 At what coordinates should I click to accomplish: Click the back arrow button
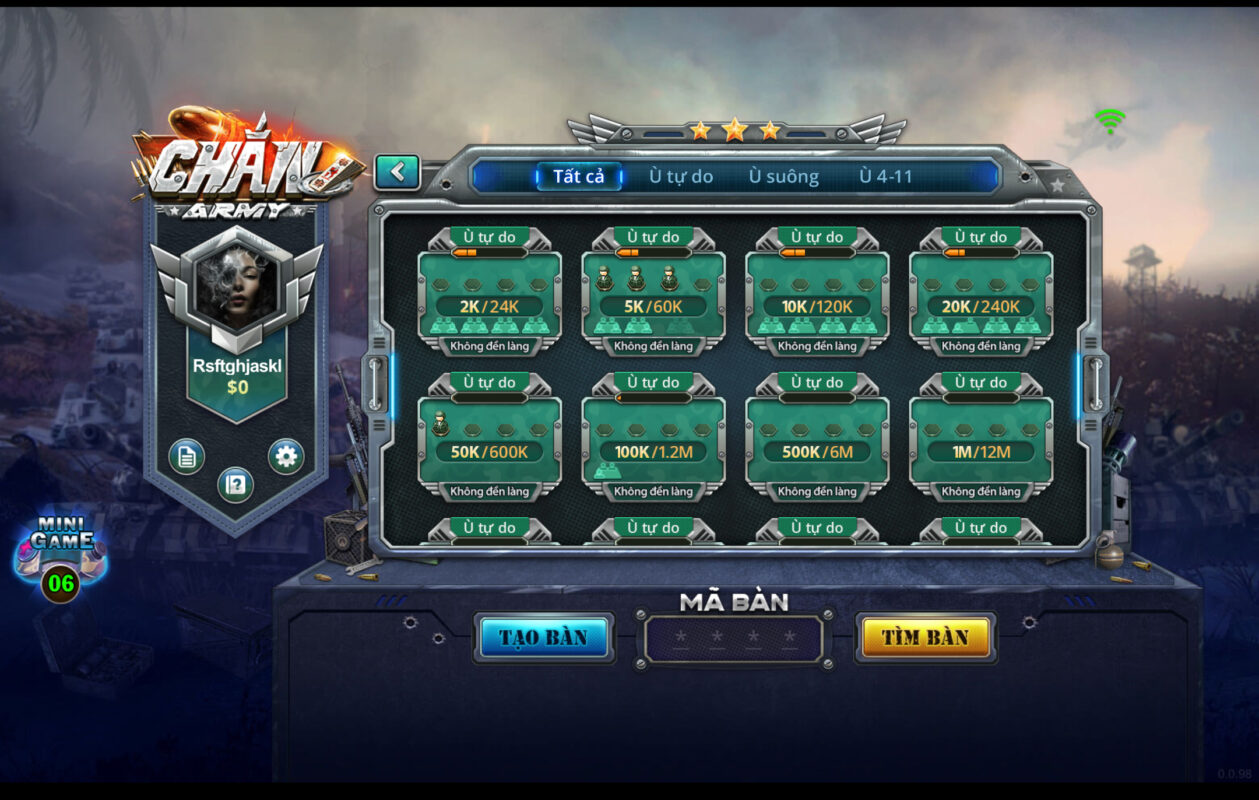(397, 172)
